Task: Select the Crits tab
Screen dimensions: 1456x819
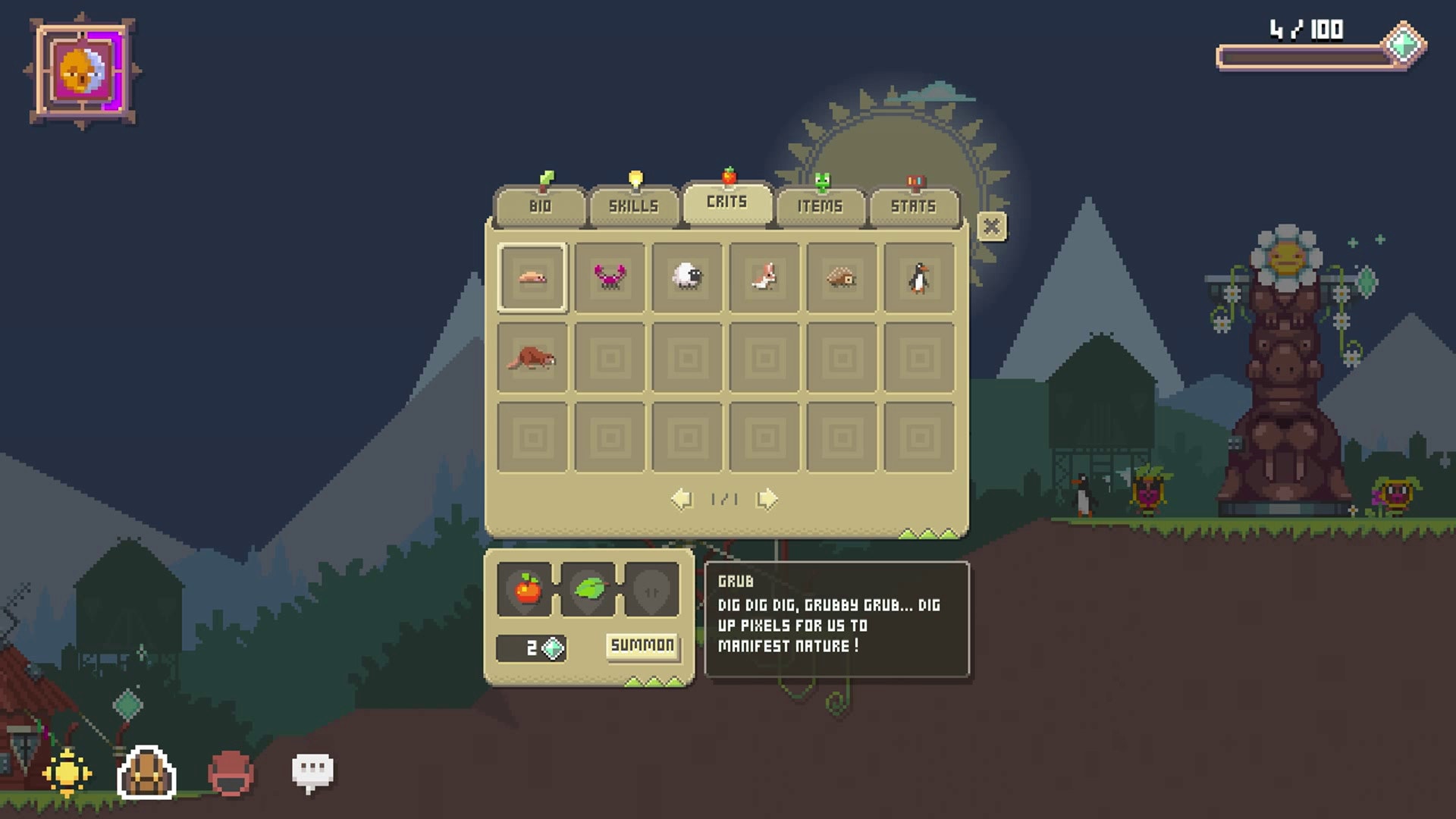Action: pyautogui.click(x=727, y=202)
